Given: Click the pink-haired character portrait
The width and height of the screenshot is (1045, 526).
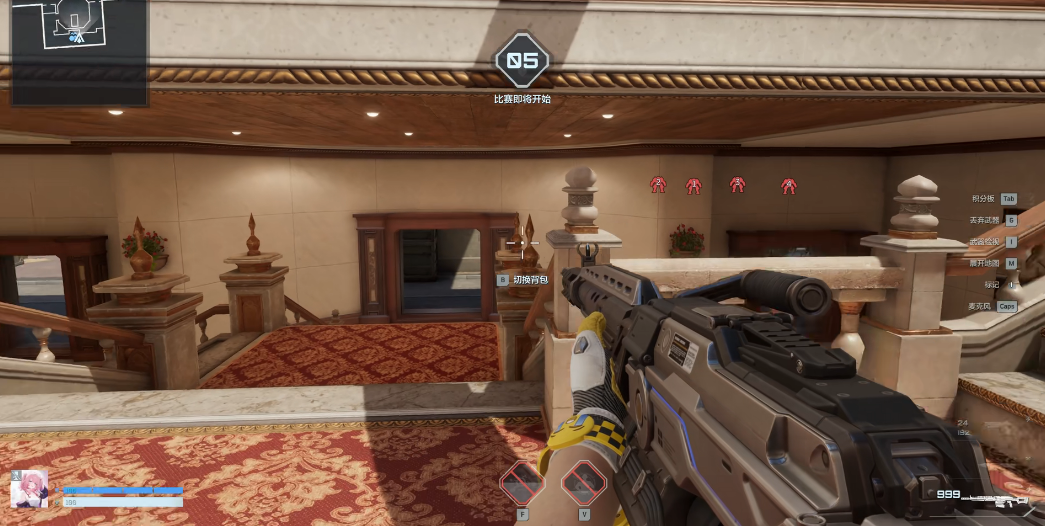Looking at the screenshot, I should click(x=28, y=488).
